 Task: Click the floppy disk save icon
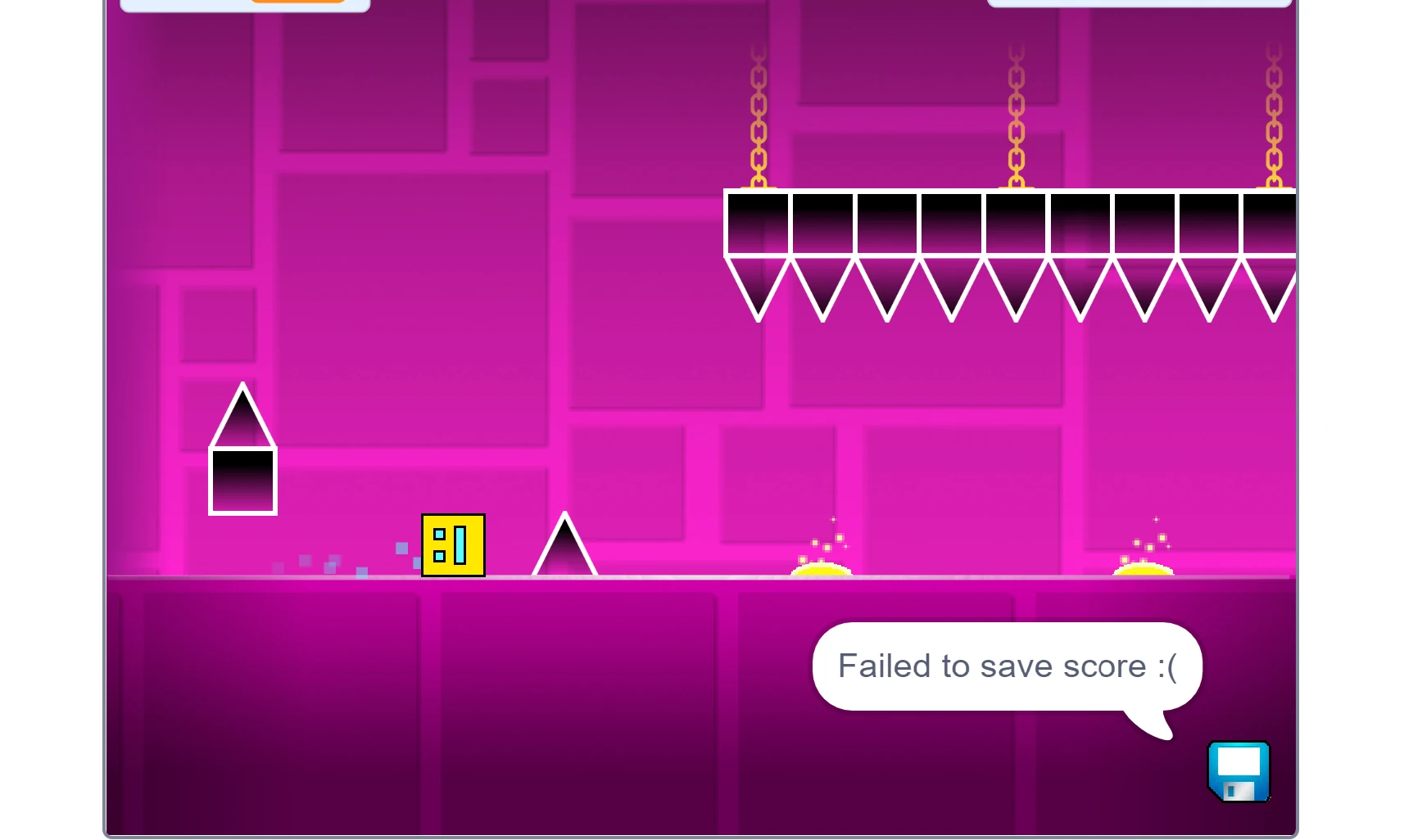click(x=1238, y=772)
